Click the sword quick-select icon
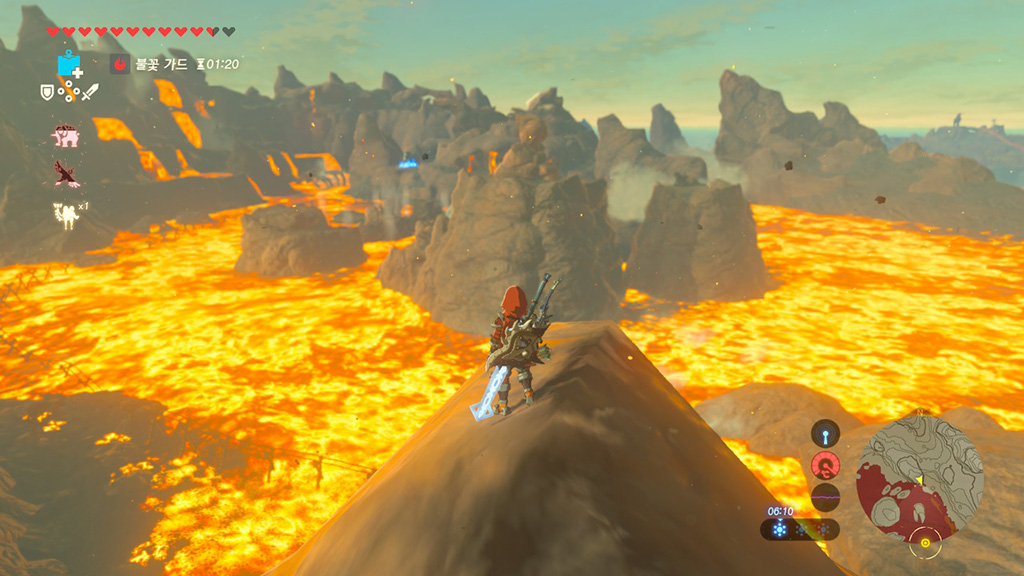1024x576 pixels. click(x=90, y=92)
